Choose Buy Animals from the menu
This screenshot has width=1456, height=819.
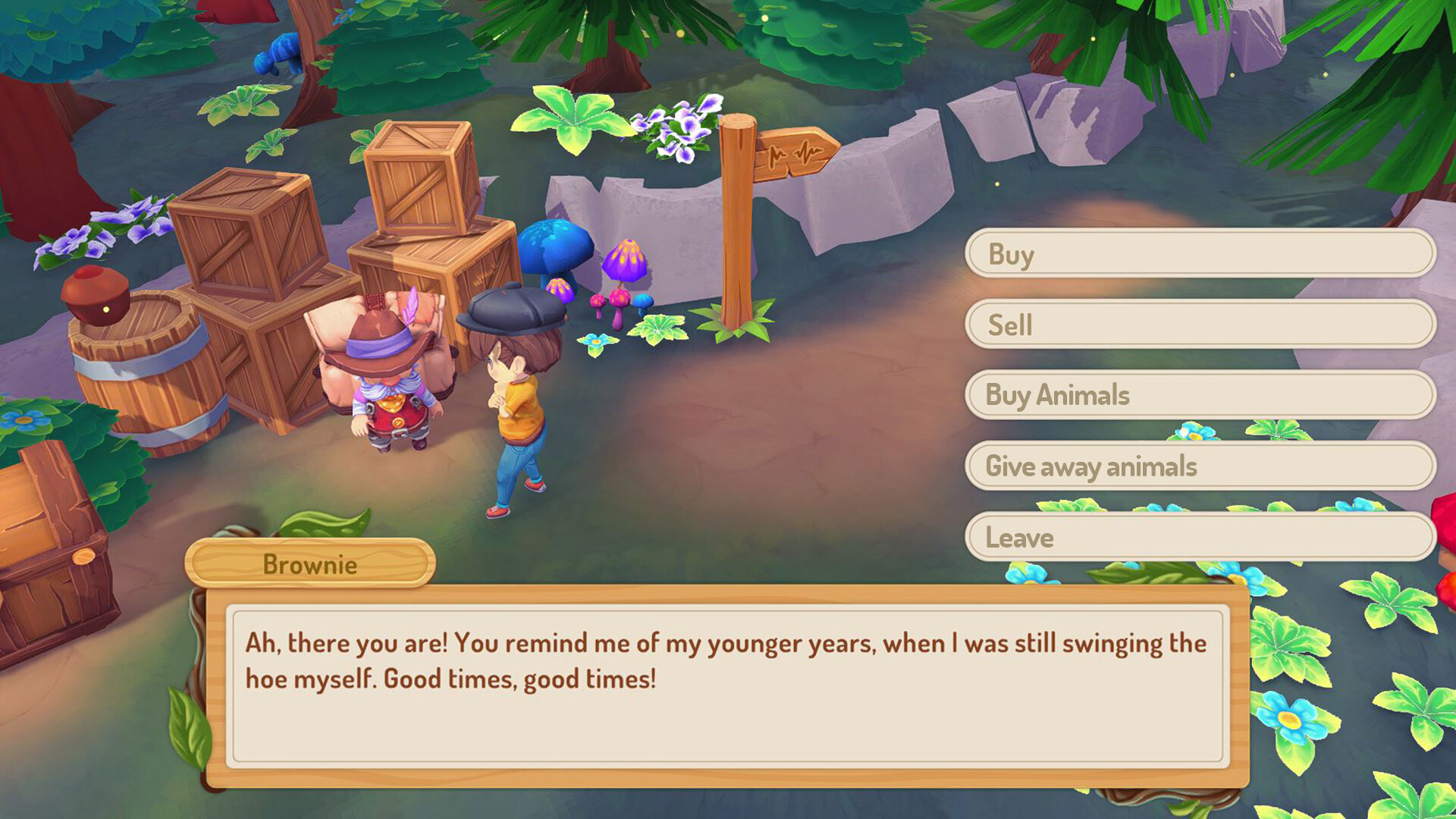1198,395
